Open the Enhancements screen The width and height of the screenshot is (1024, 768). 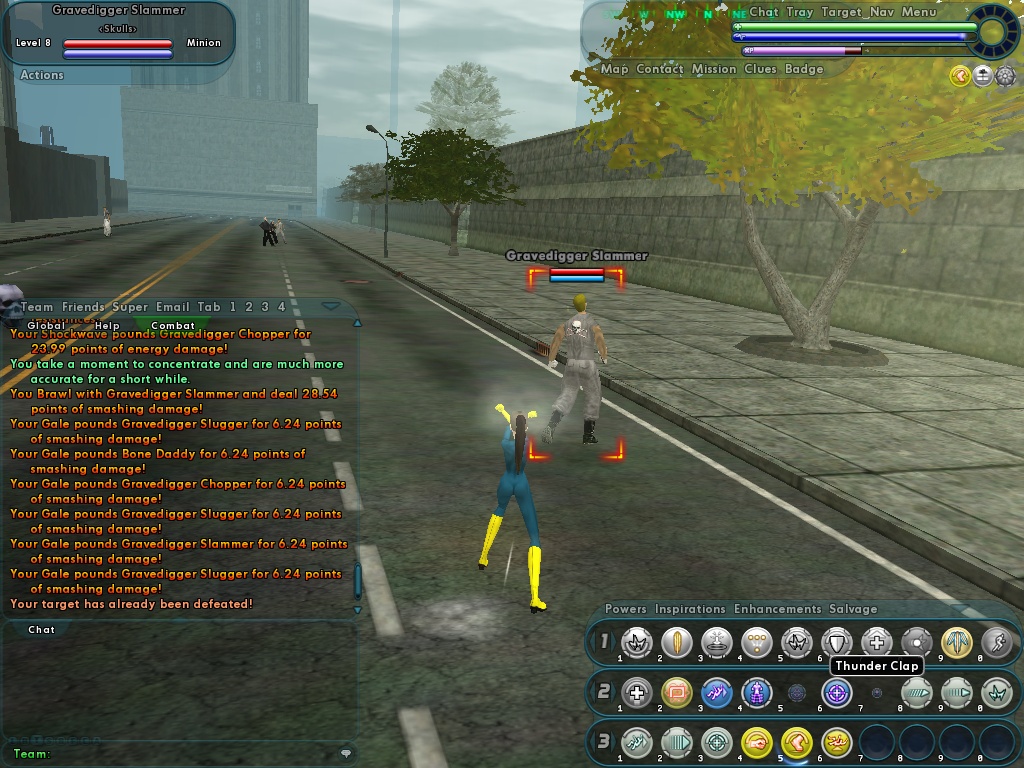(x=777, y=609)
